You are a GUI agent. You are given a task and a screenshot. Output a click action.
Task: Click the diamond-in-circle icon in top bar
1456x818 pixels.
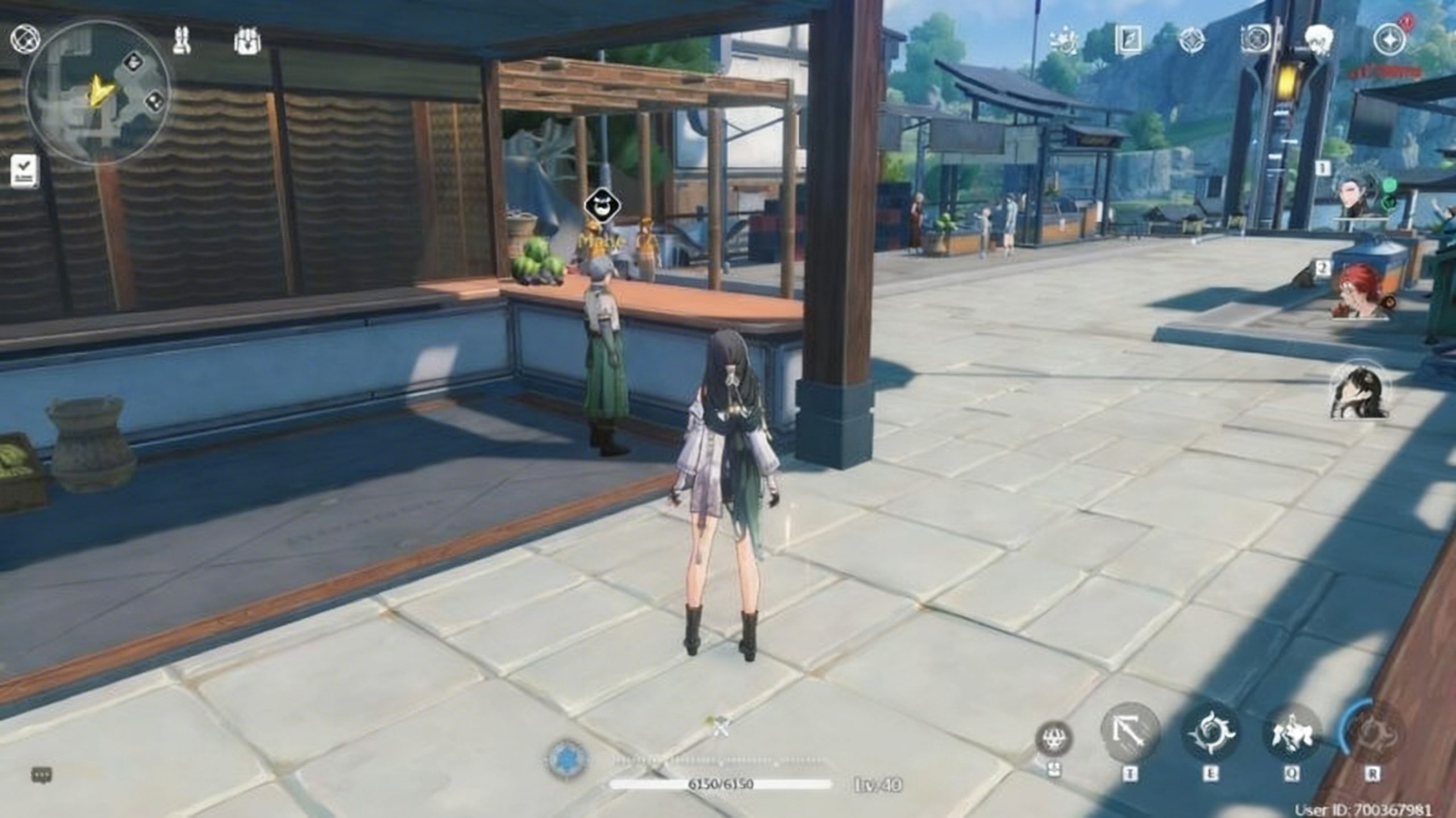[x=1192, y=40]
